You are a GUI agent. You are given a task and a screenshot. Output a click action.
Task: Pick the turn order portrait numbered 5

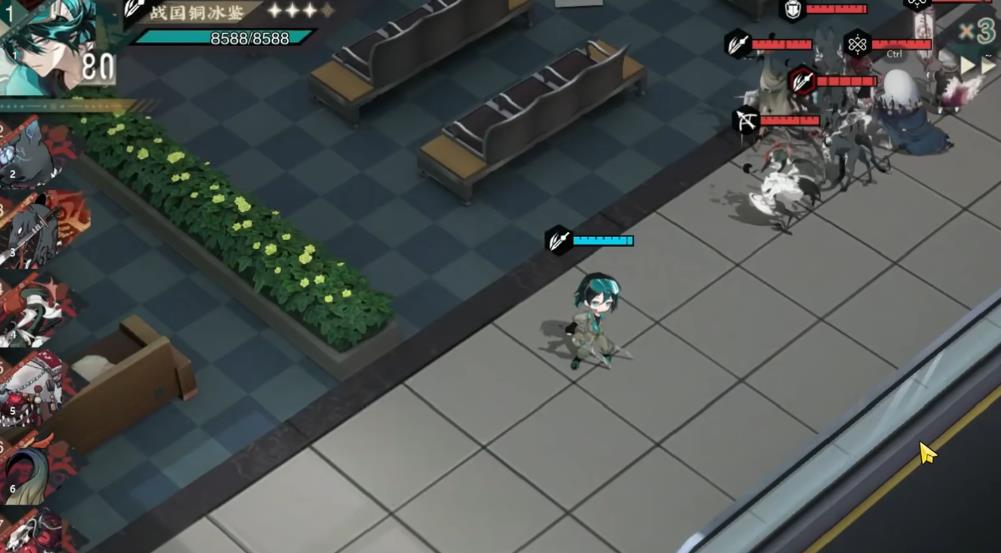click(35, 385)
